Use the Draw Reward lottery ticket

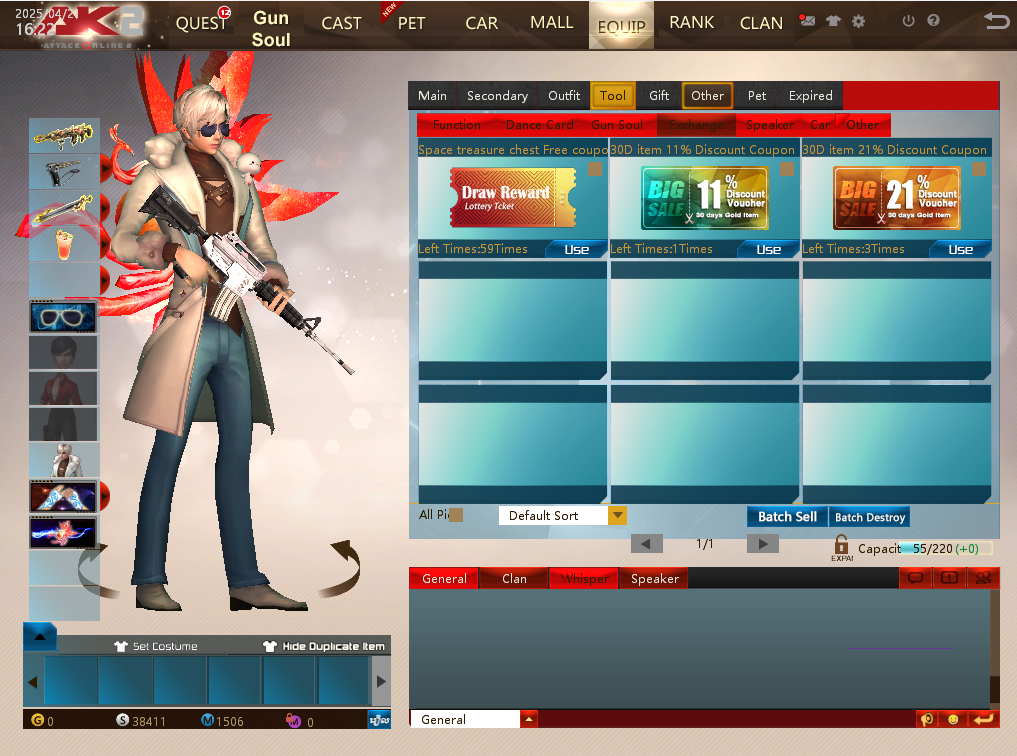coord(576,249)
